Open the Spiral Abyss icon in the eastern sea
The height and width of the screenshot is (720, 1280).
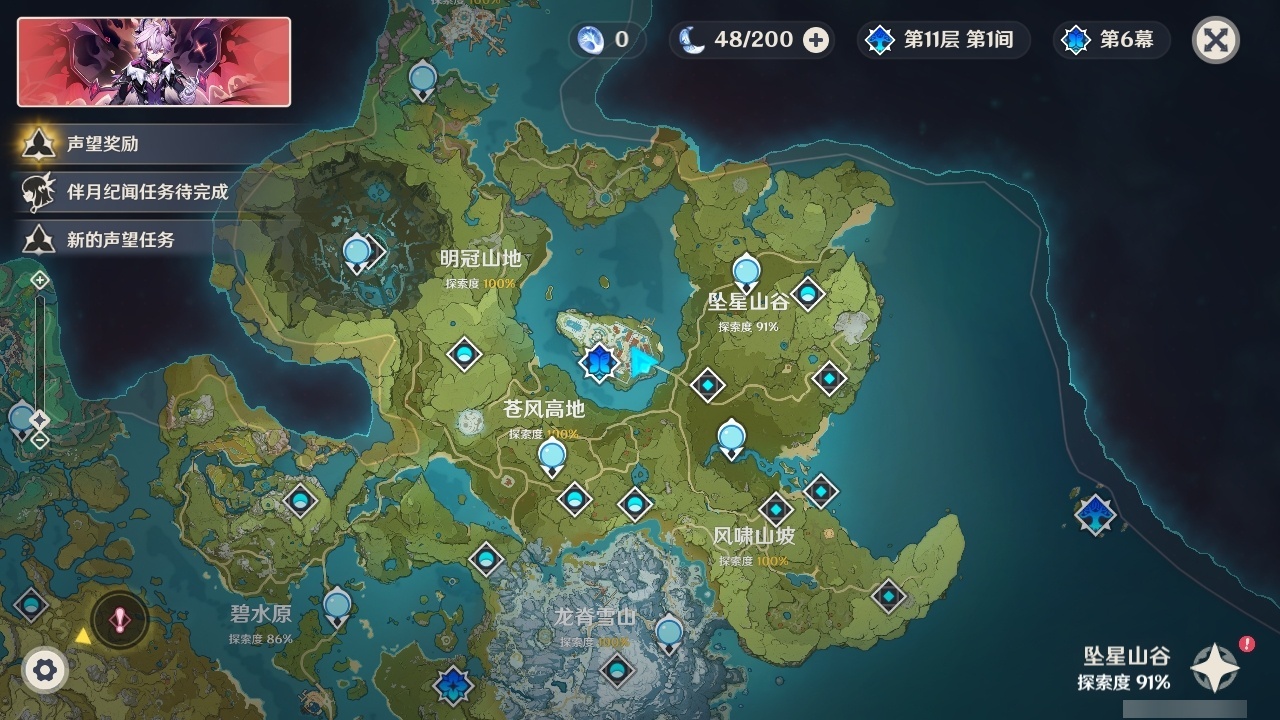[x=1095, y=513]
